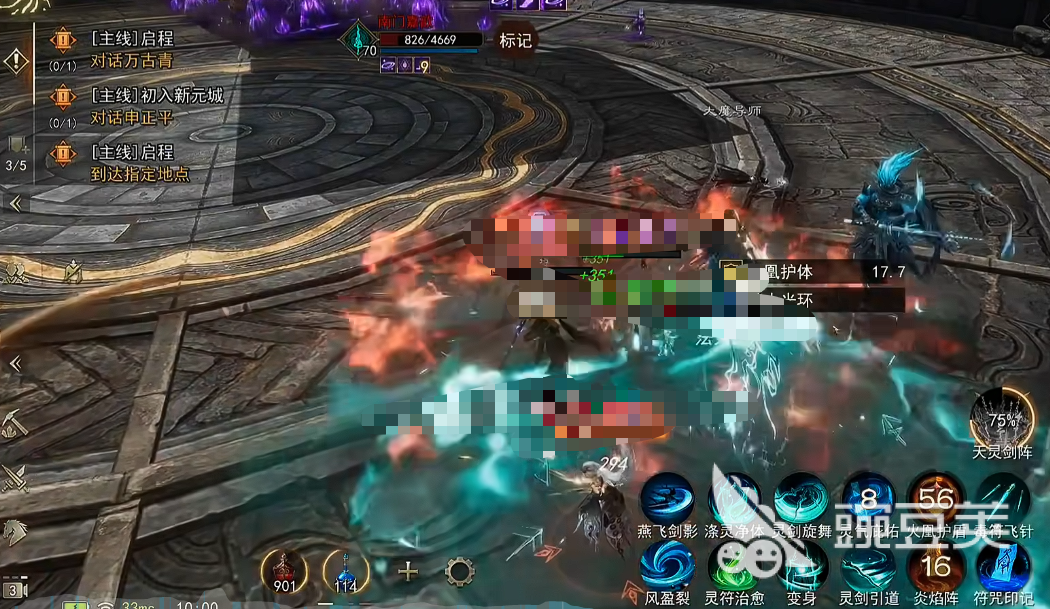Cast the 灵剑引道 skill
Image resolution: width=1050 pixels, height=609 pixels.
click(x=868, y=566)
